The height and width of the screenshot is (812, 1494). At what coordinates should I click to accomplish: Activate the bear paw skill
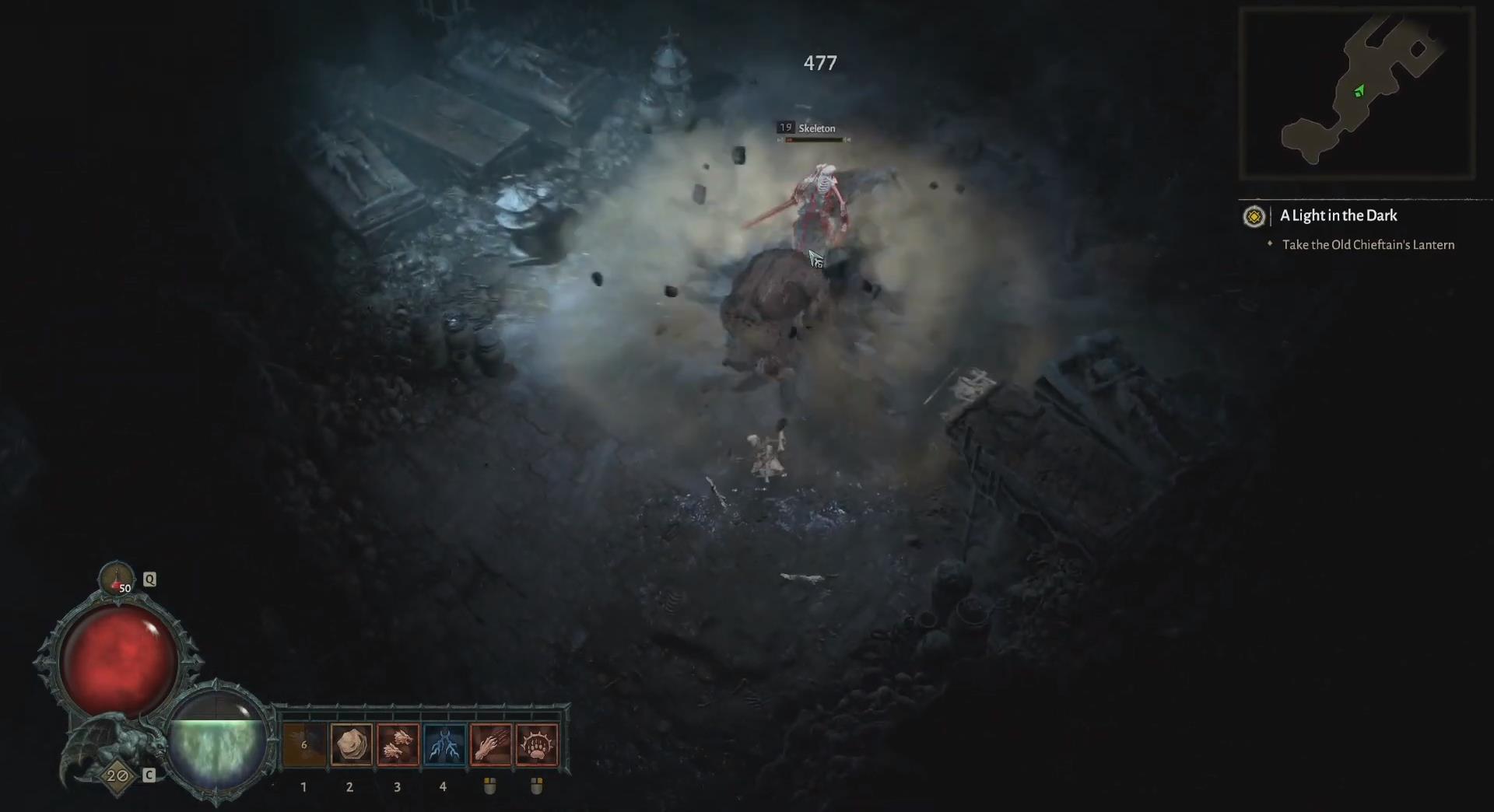click(x=537, y=745)
